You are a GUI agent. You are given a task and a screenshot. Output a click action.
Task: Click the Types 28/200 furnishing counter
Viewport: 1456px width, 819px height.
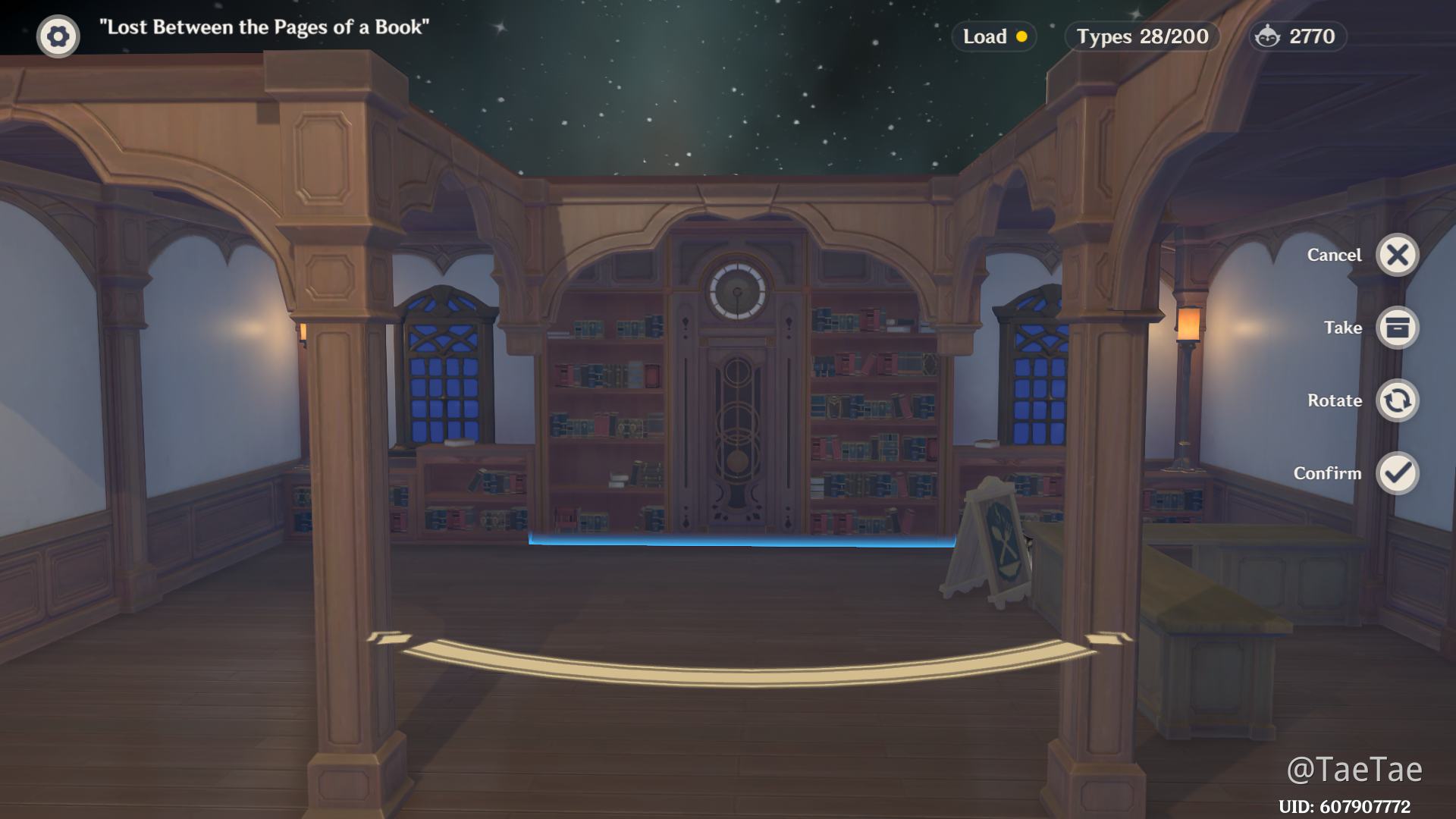[x=1141, y=36]
